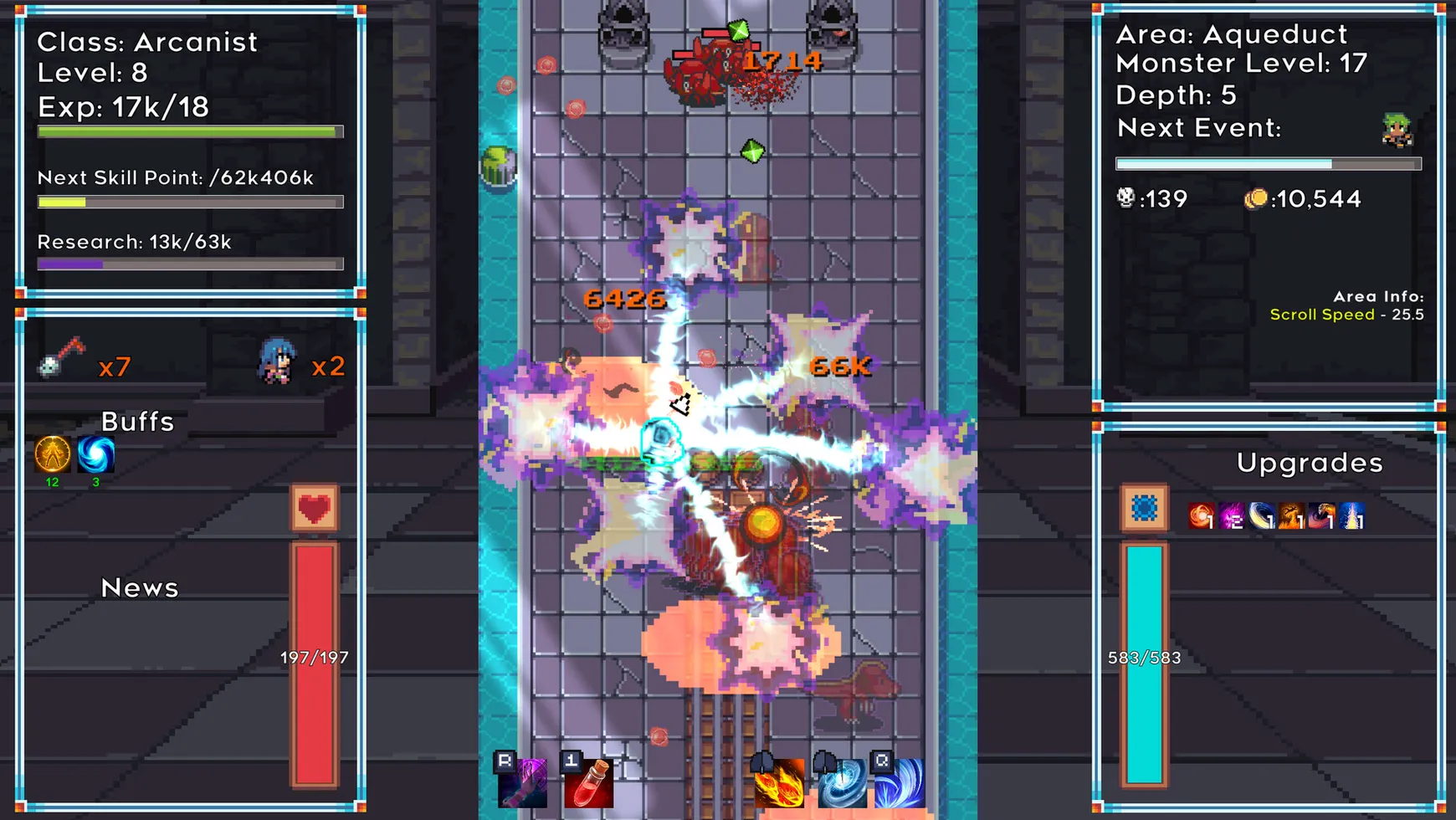Expand the Buffs section header
1456x820 pixels.
click(136, 422)
